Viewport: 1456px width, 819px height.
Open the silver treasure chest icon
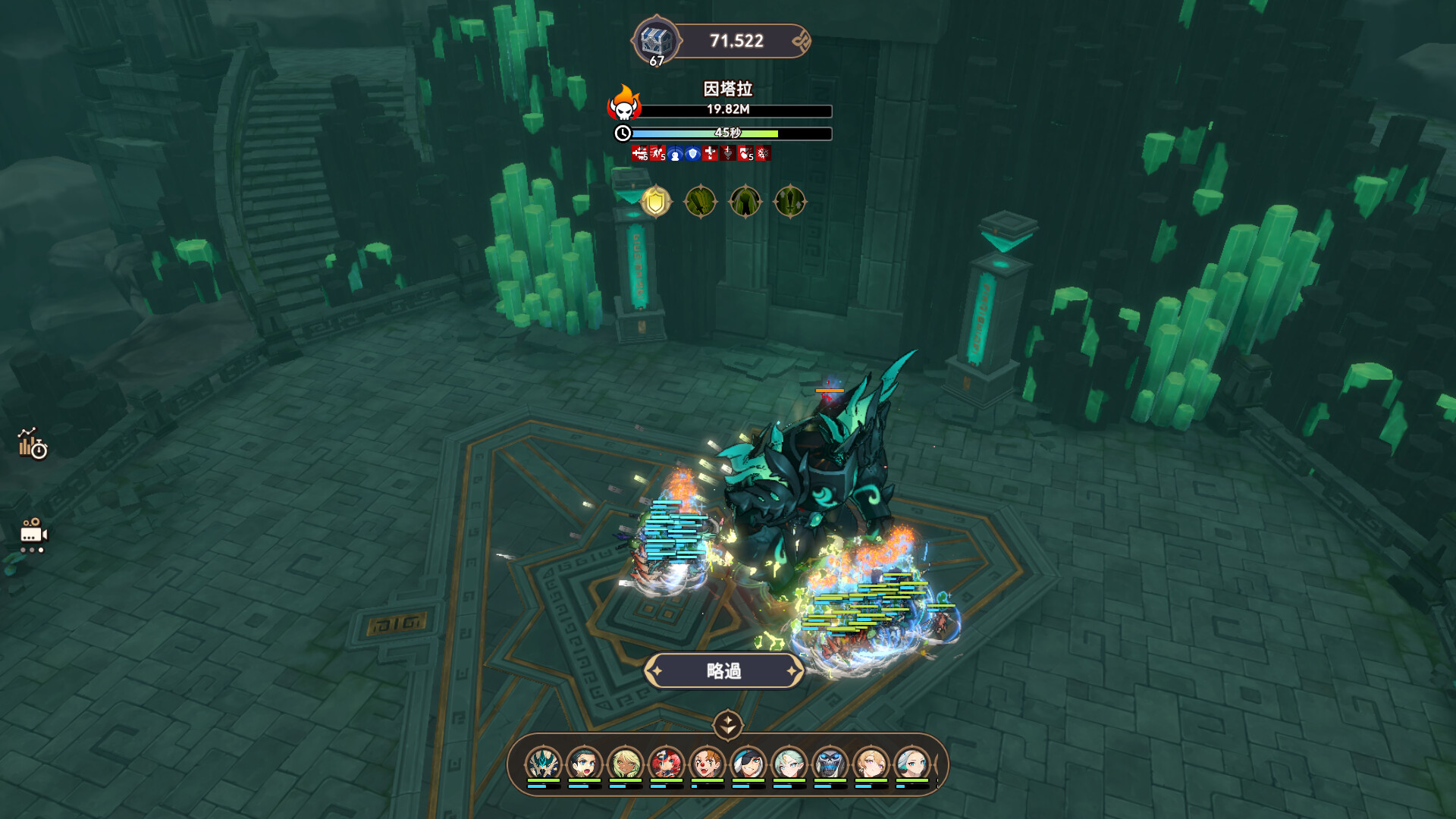[654, 40]
